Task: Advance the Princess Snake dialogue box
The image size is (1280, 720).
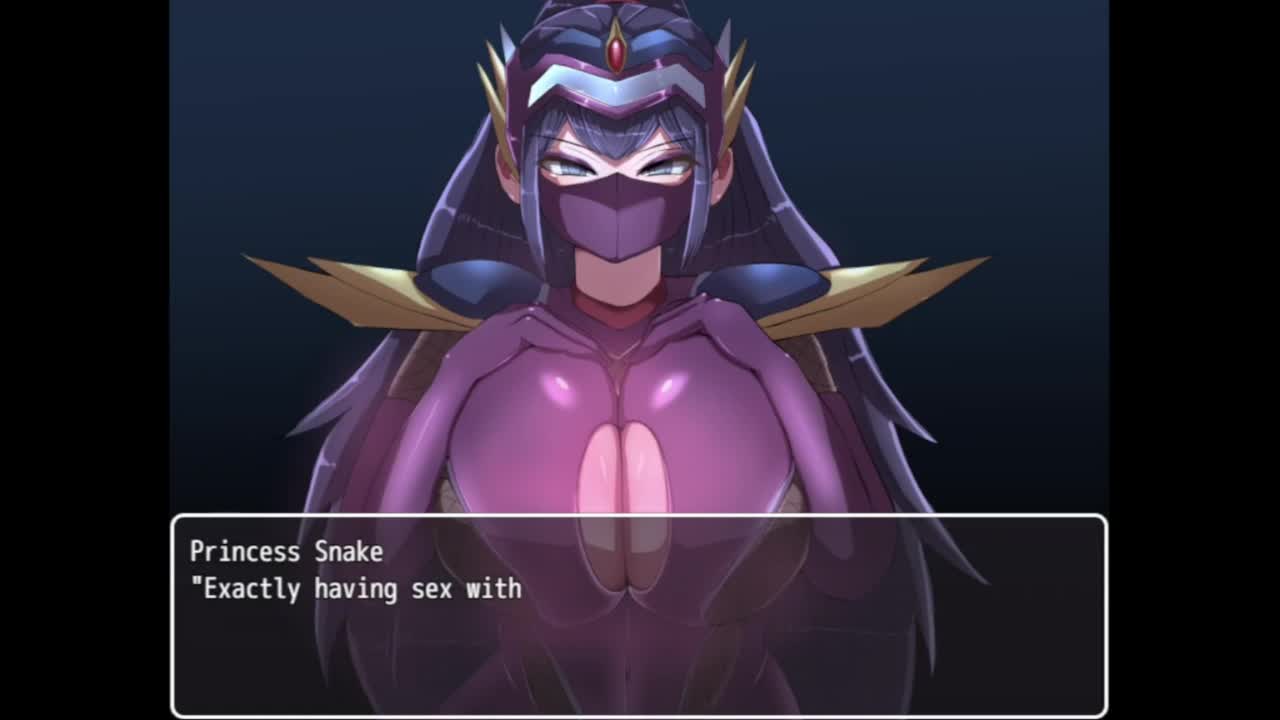Action: pyautogui.click(x=639, y=614)
